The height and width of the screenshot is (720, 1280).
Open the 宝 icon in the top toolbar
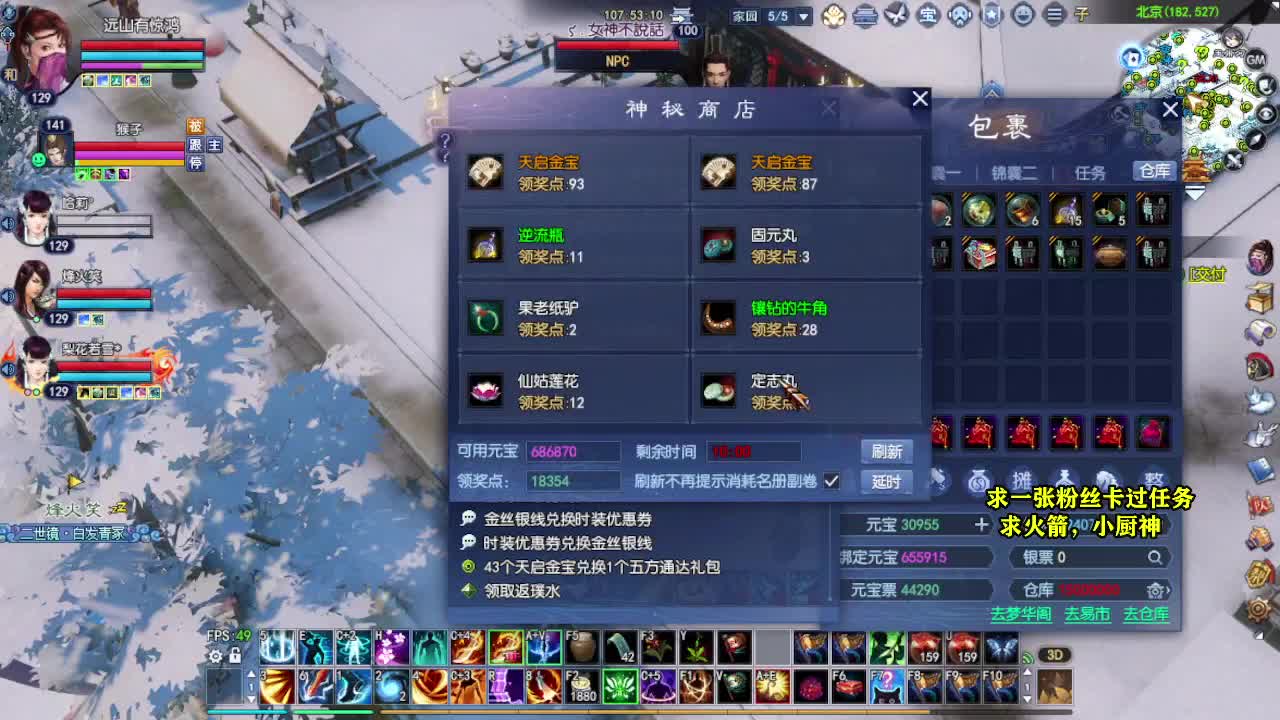pyautogui.click(x=930, y=15)
